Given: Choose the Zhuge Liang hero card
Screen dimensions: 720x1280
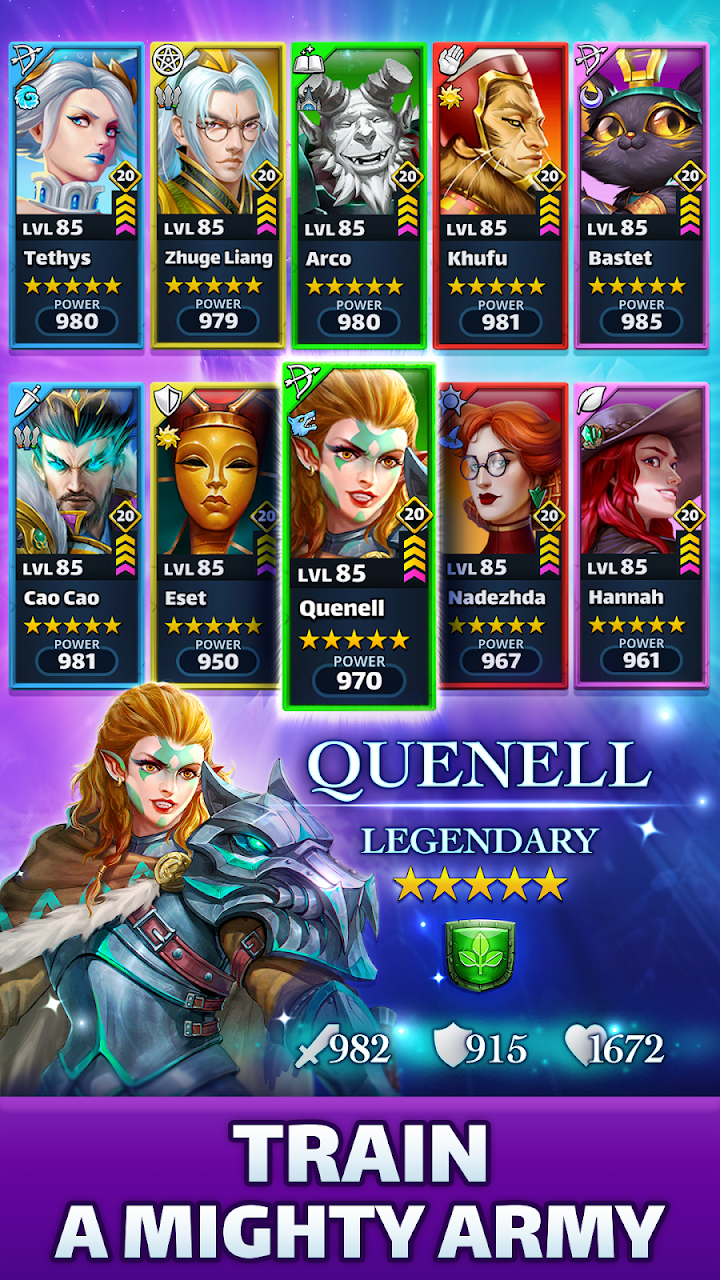Looking at the screenshot, I should (x=218, y=195).
